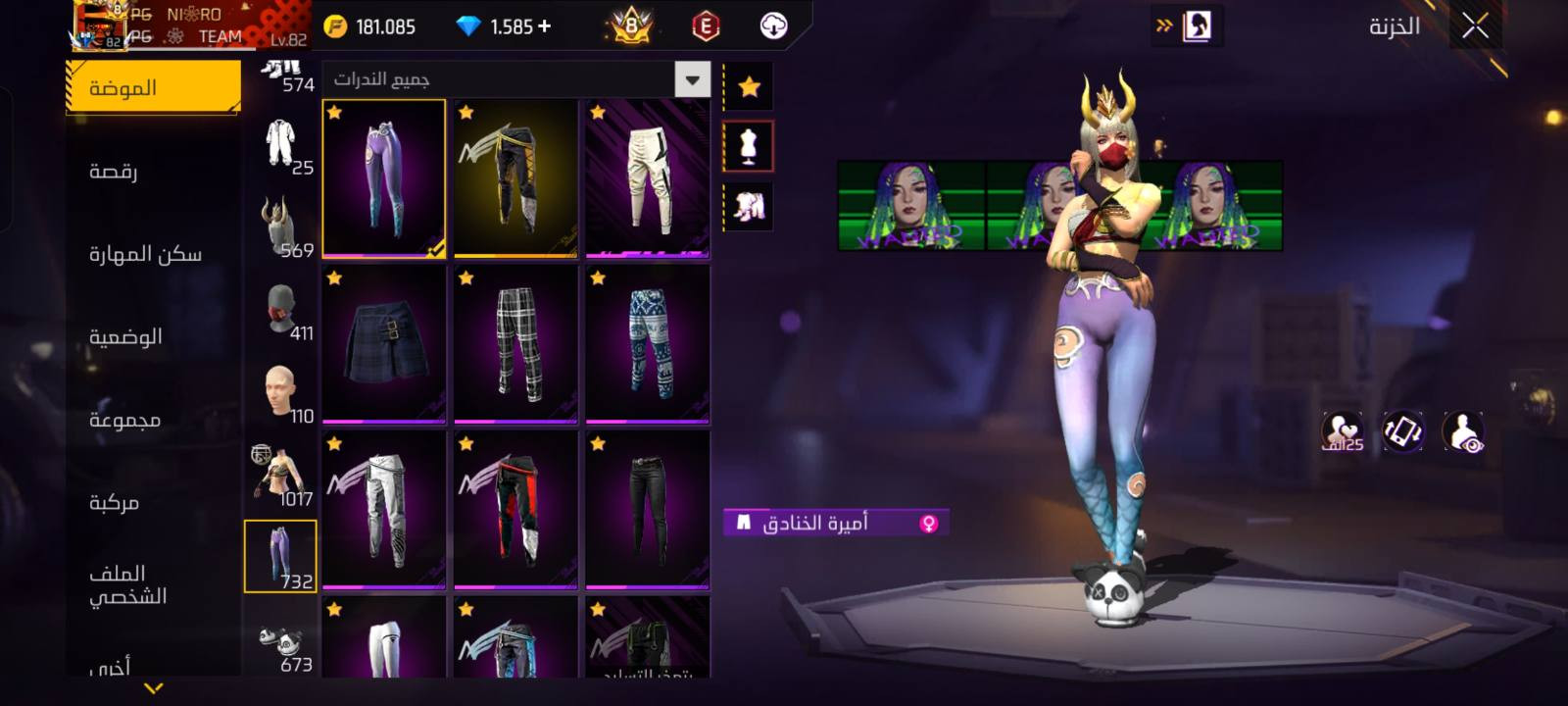Select the blue patterned pants item
This screenshot has height=706, width=1568.
pyautogui.click(x=648, y=343)
